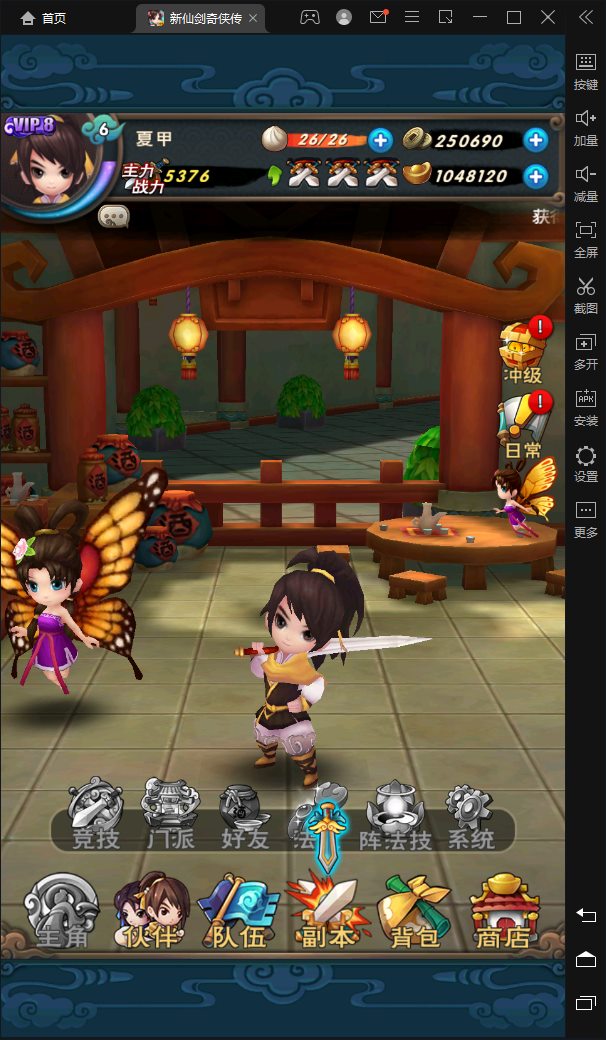The width and height of the screenshot is (606, 1040).
Task: Open the 主角 main character screen
Action: 61,910
